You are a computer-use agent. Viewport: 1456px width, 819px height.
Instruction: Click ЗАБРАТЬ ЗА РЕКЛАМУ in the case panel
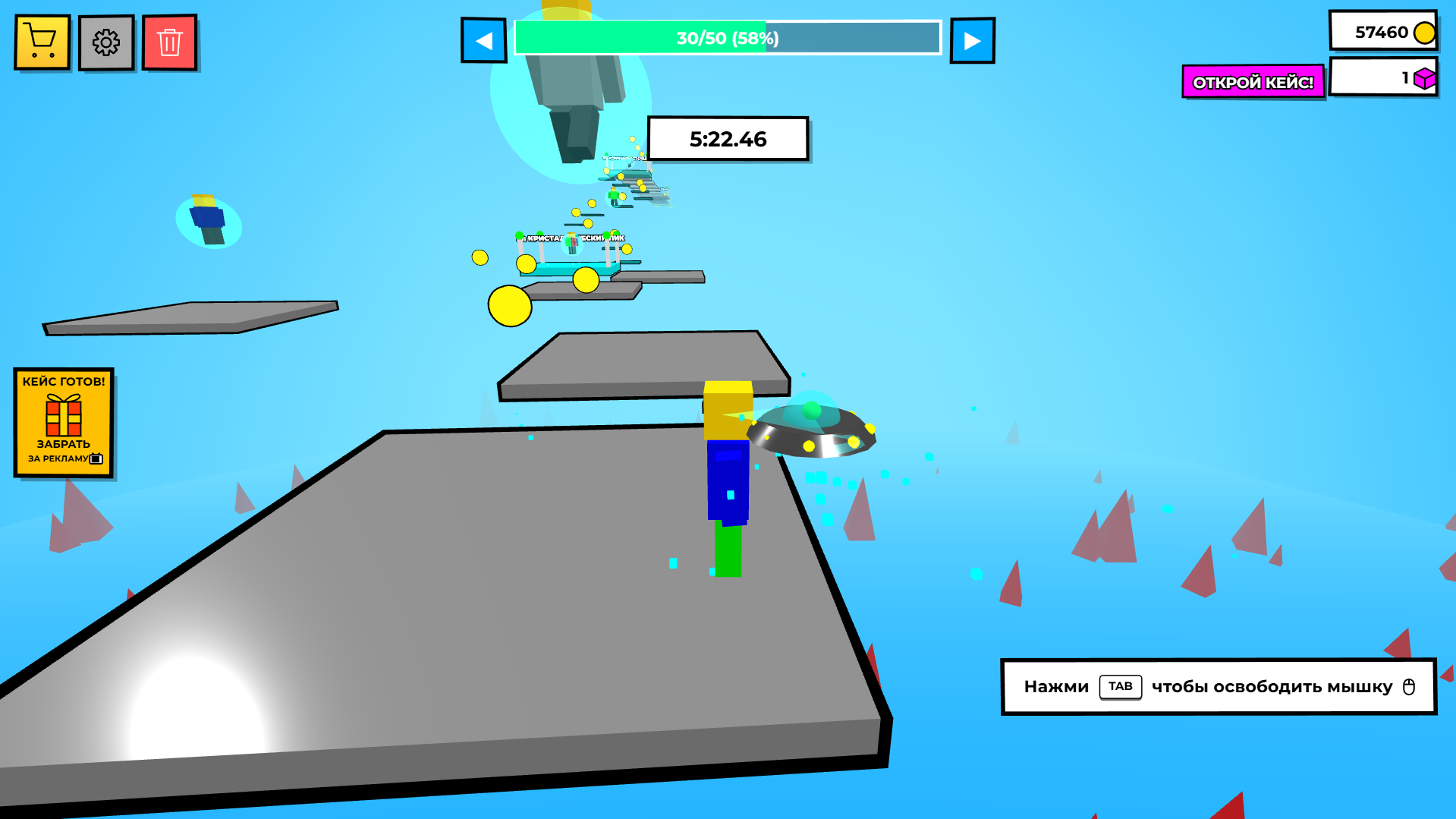pyautogui.click(x=63, y=448)
